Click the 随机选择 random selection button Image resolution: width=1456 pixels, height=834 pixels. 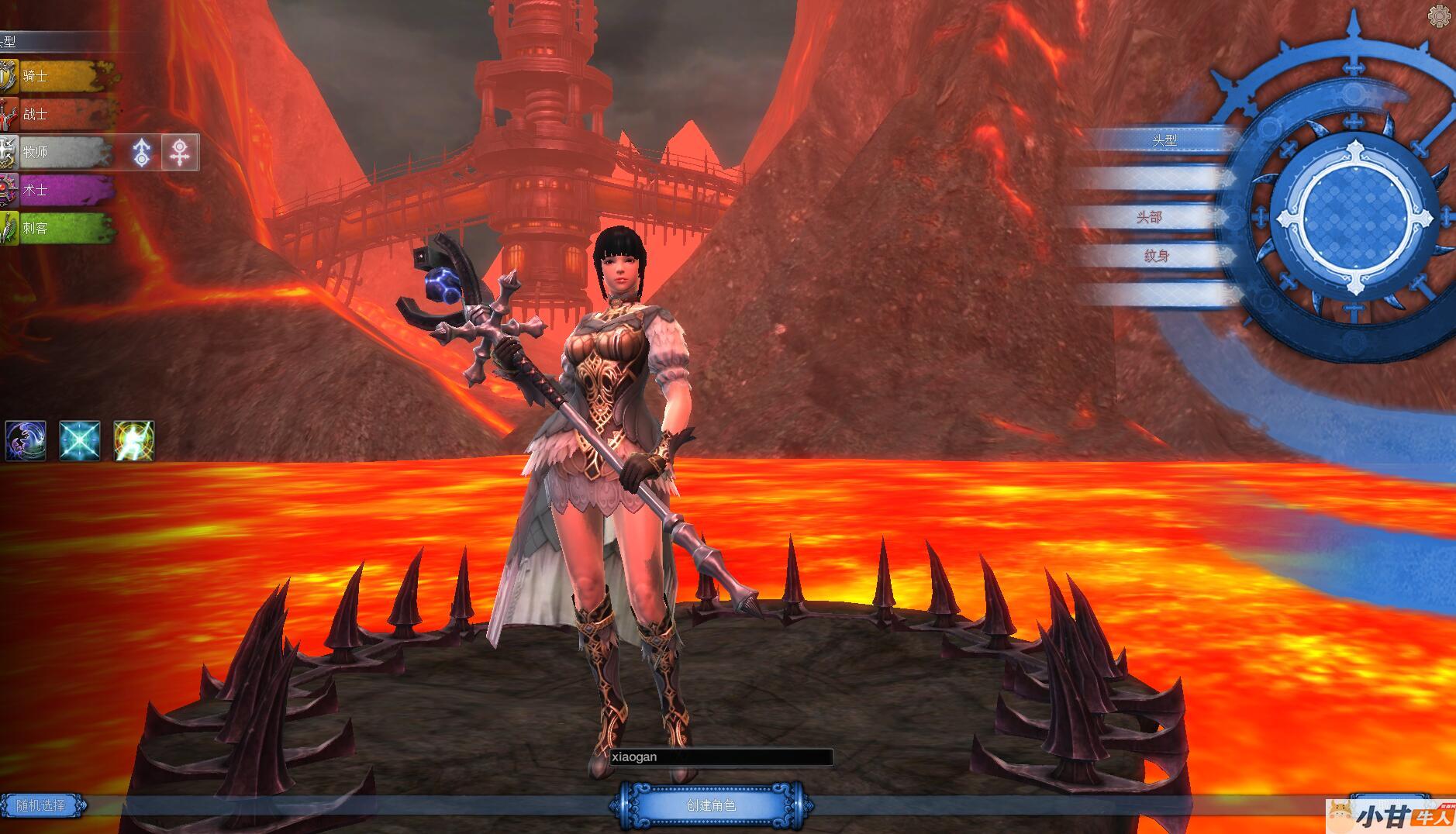click(x=42, y=805)
